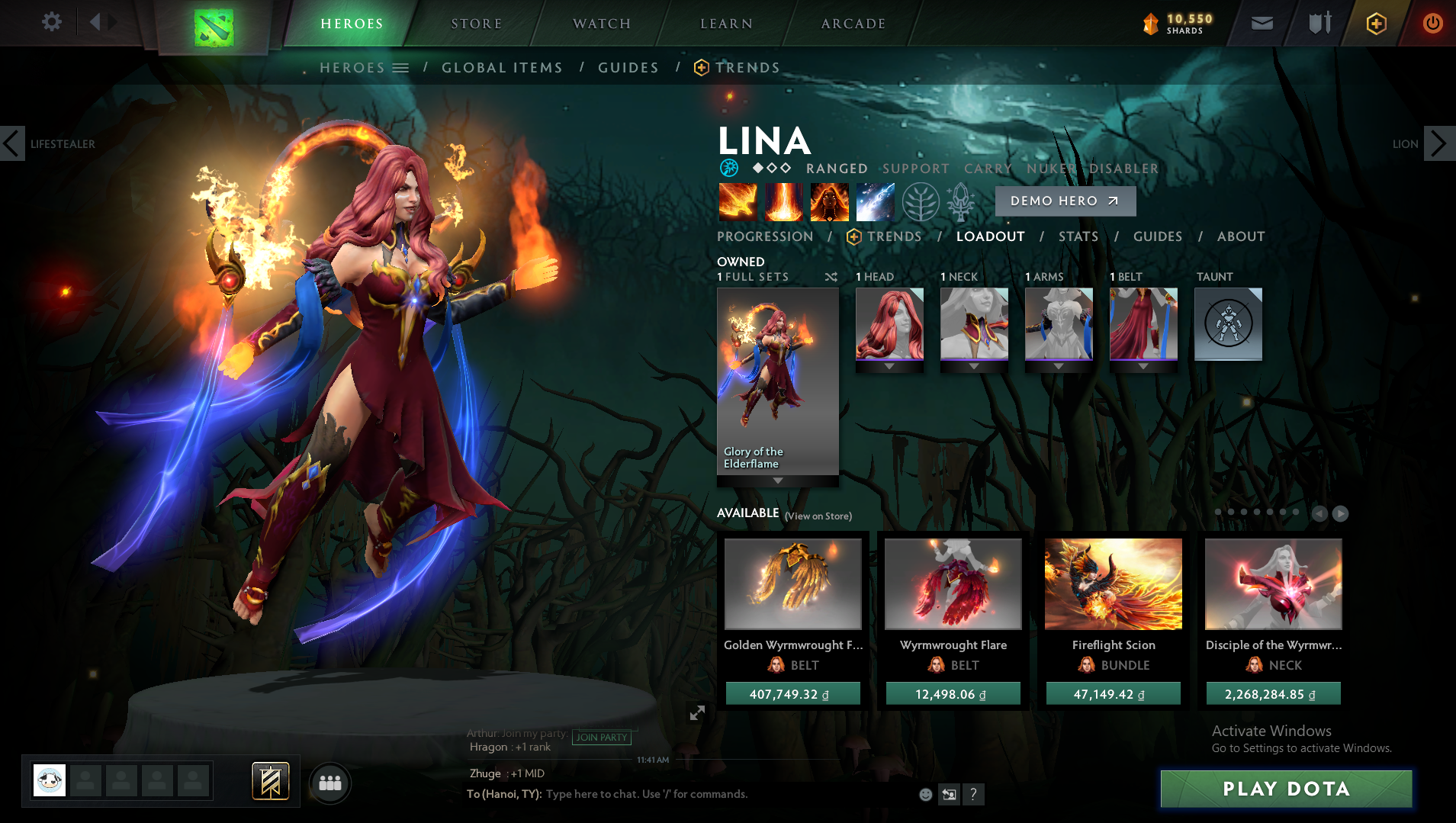The width and height of the screenshot is (1456, 823).
Task: Expand the HEAD item slot options
Action: coord(889,365)
